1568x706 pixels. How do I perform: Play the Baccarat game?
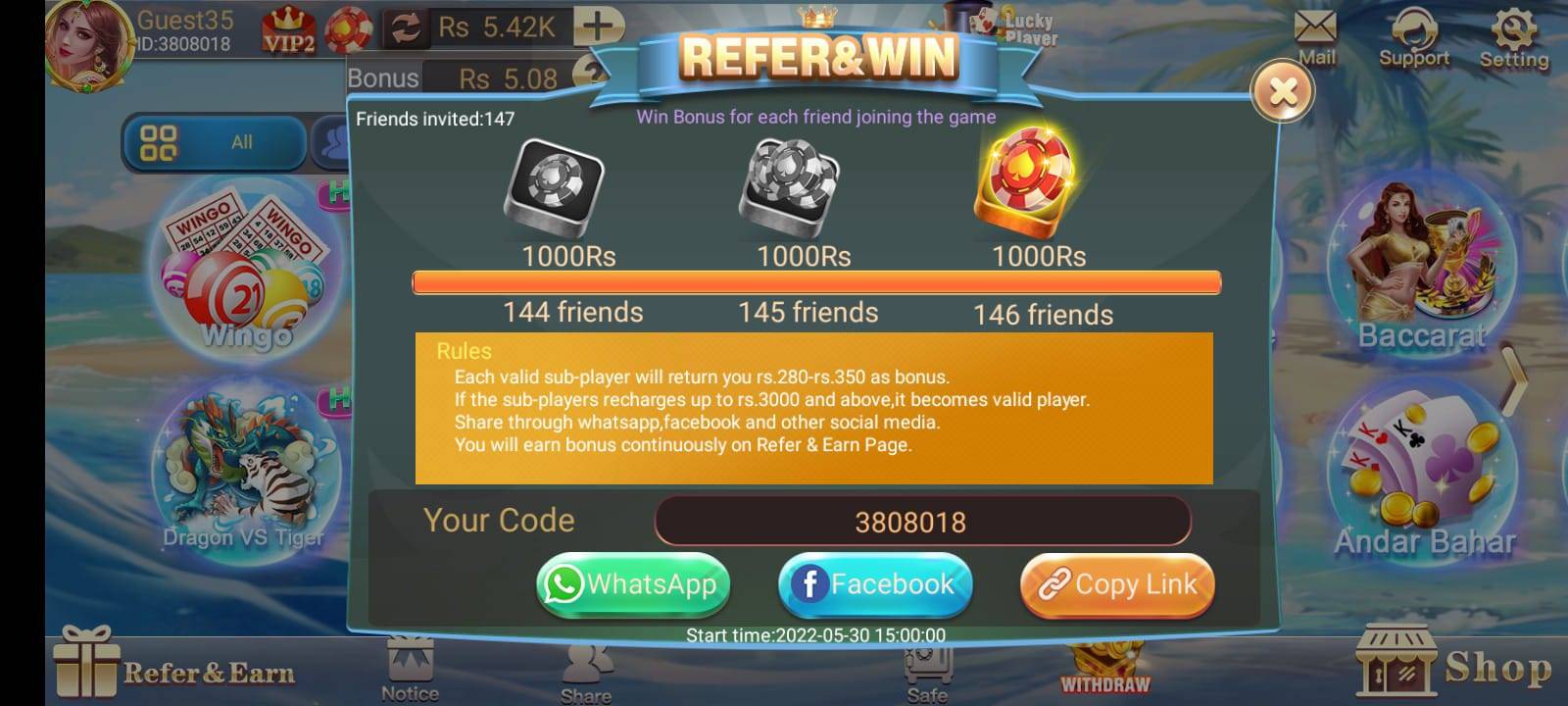[1421, 265]
